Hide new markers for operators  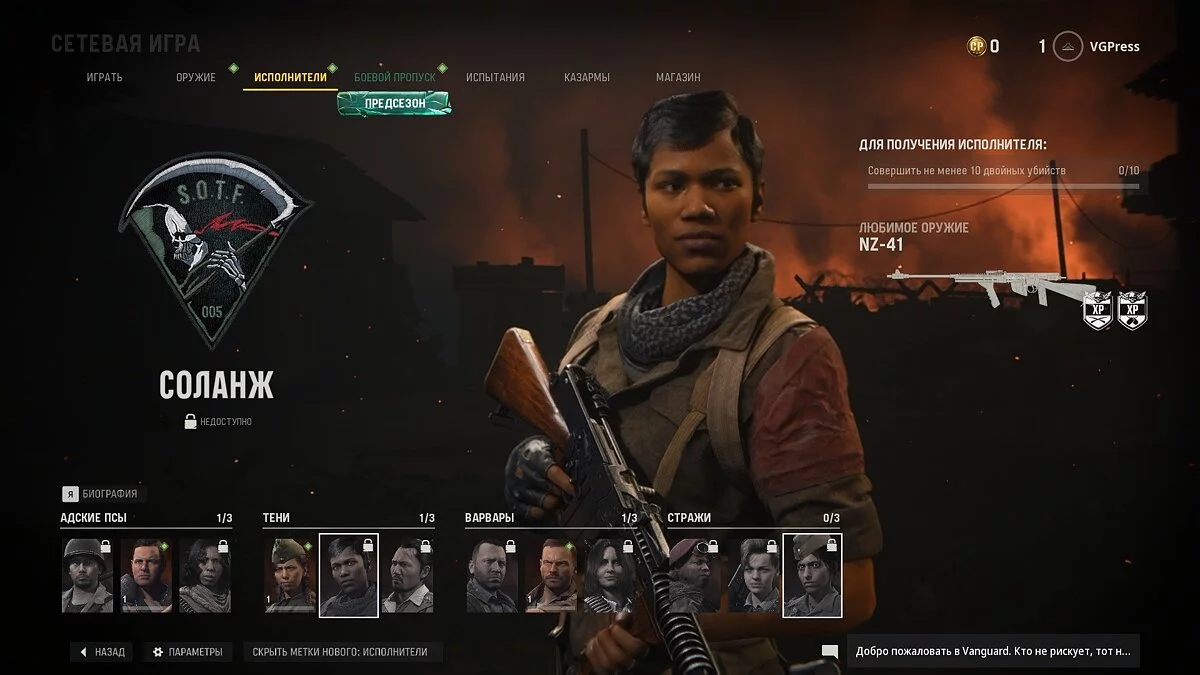click(x=340, y=652)
